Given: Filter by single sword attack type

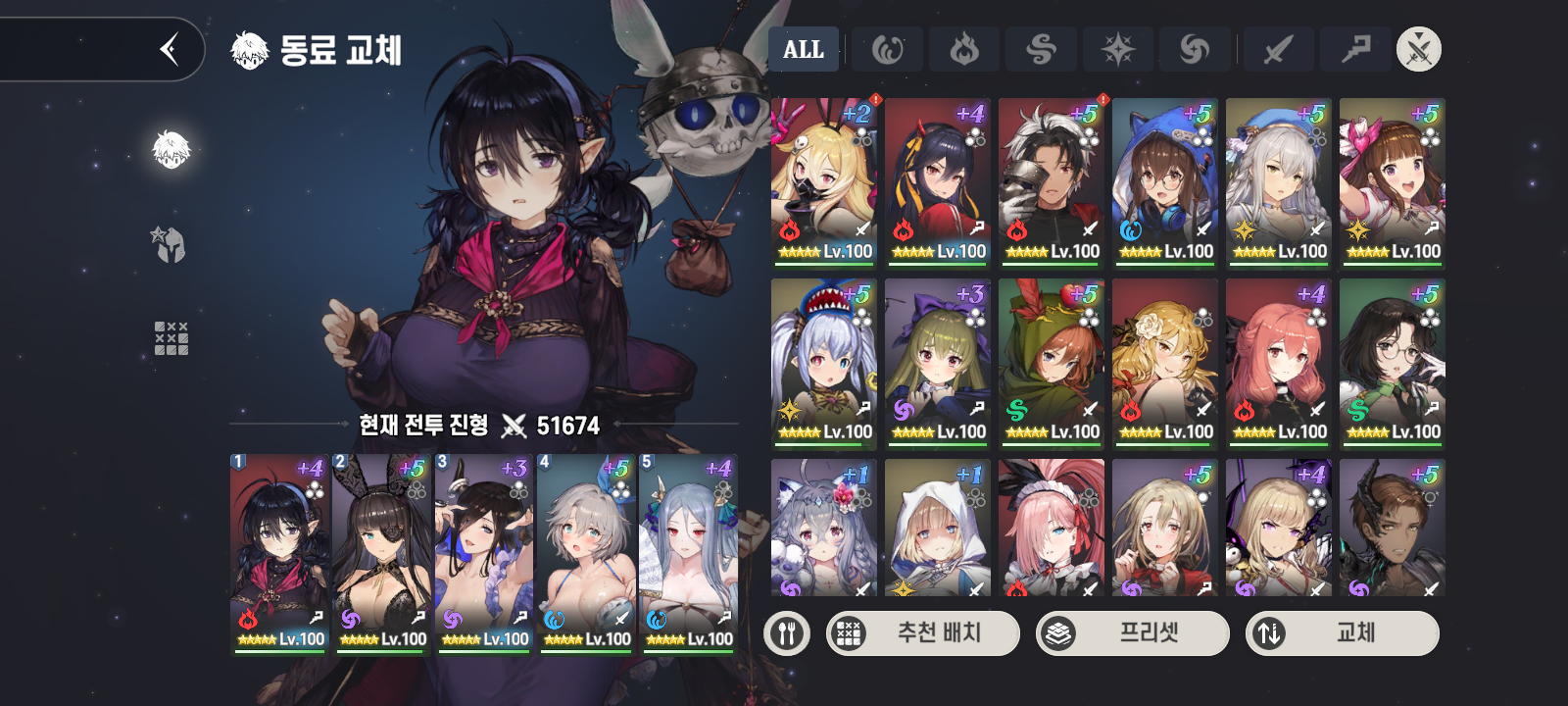Looking at the screenshot, I should (x=1278, y=49).
